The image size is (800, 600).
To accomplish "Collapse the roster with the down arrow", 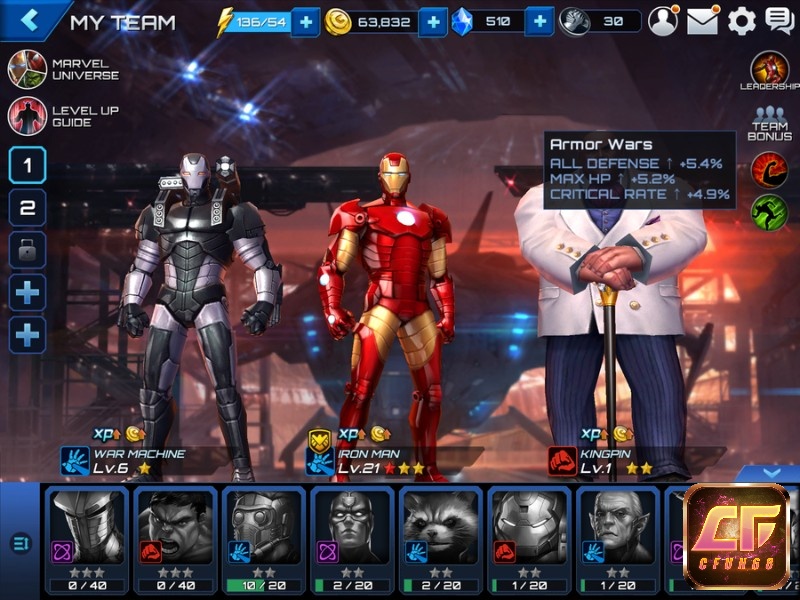I will click(769, 473).
